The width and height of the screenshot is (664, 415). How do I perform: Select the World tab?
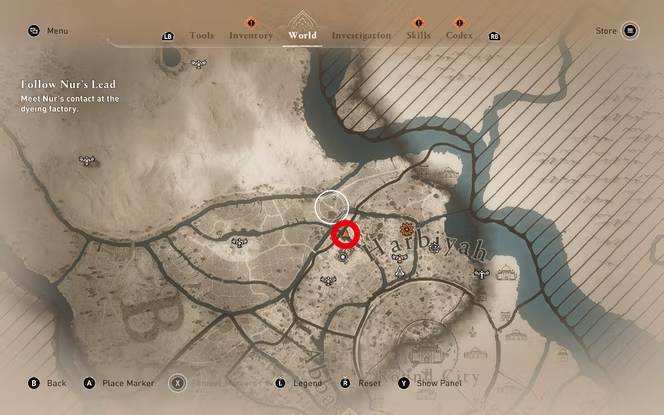[x=302, y=35]
